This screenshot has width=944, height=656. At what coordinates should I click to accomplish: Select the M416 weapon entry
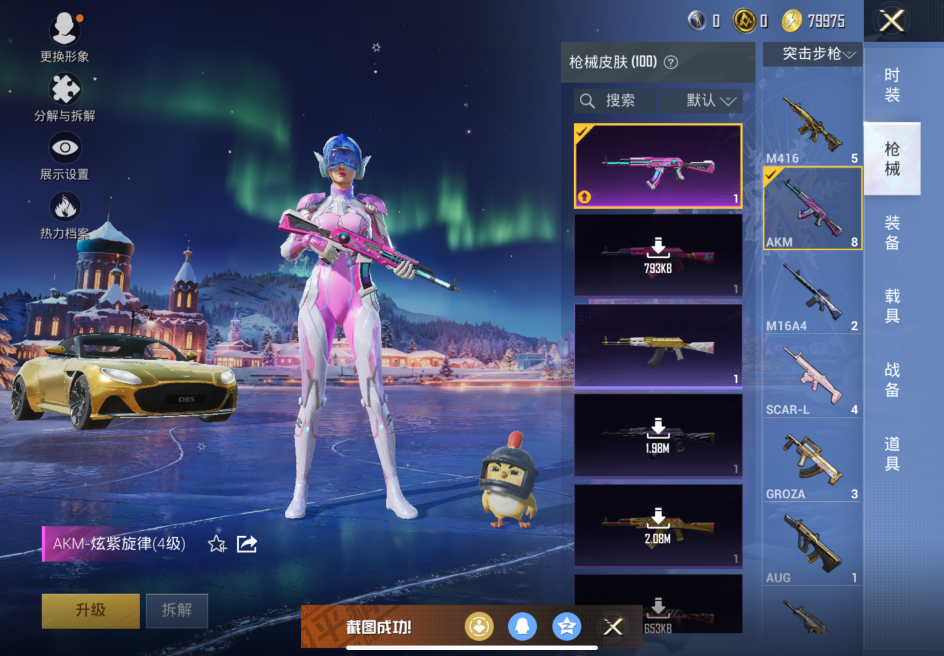(x=812, y=128)
